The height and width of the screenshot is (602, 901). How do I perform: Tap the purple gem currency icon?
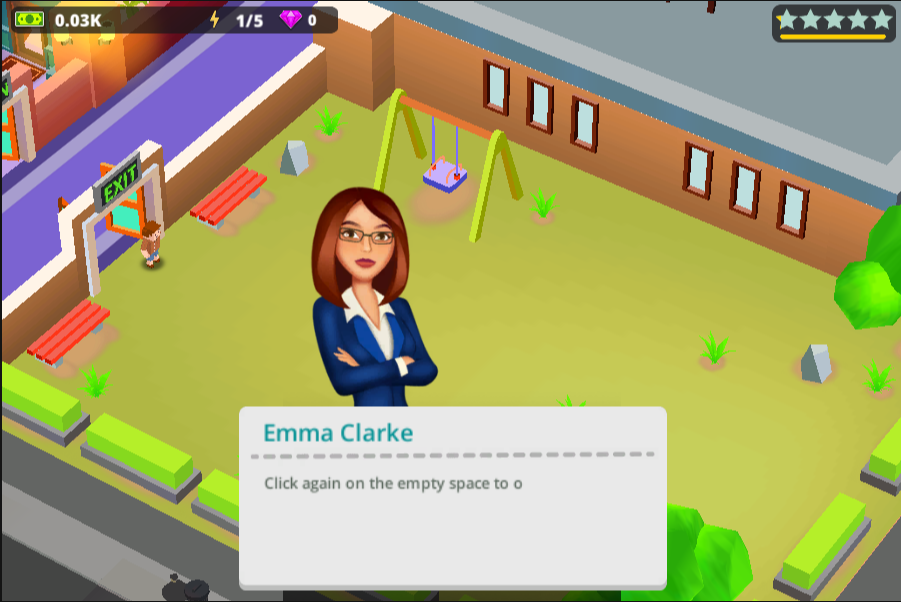pos(290,20)
